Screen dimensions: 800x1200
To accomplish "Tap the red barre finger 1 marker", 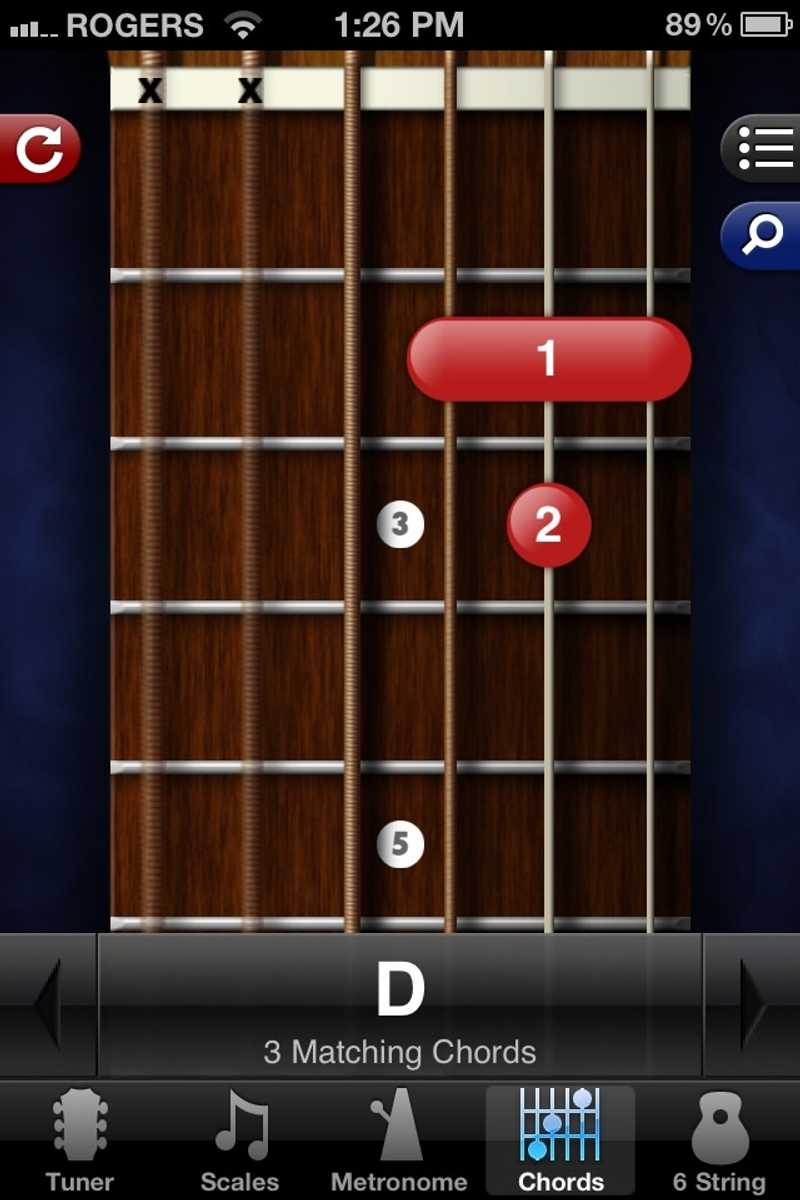I will (548, 359).
